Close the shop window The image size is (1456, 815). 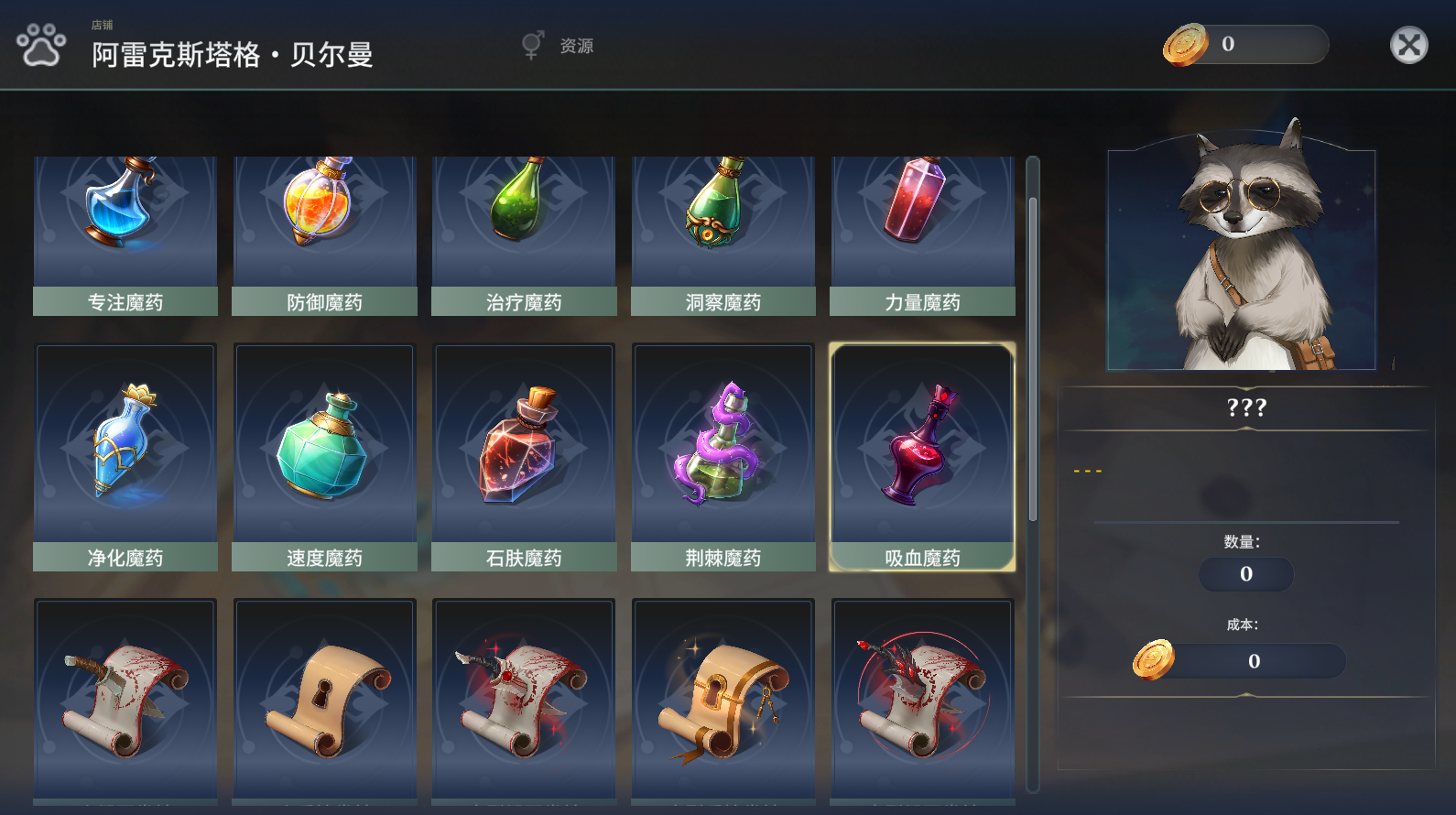click(x=1408, y=45)
